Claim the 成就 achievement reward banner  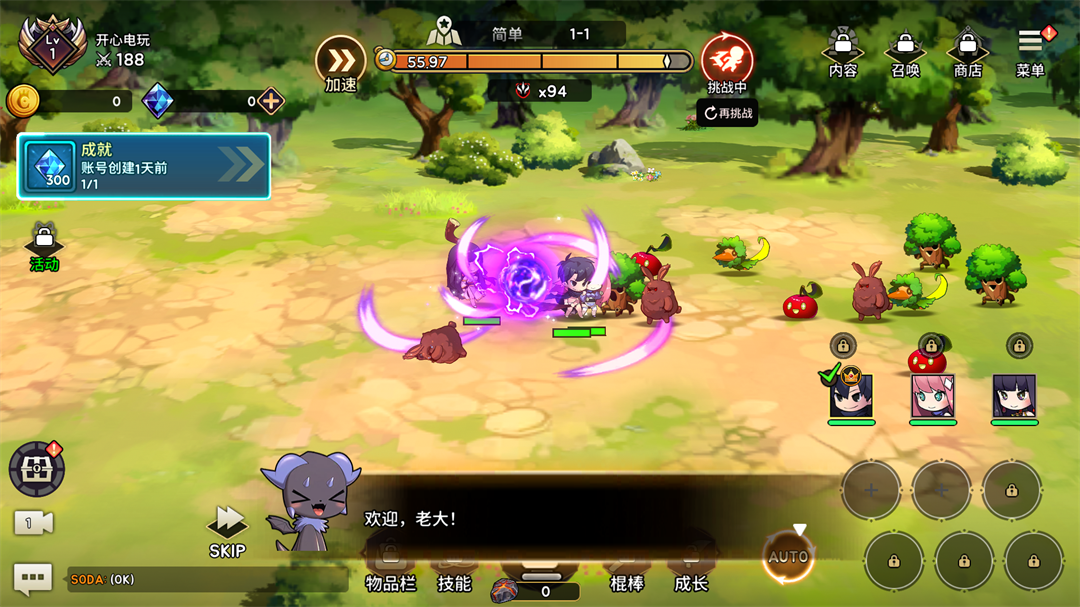[x=144, y=166]
